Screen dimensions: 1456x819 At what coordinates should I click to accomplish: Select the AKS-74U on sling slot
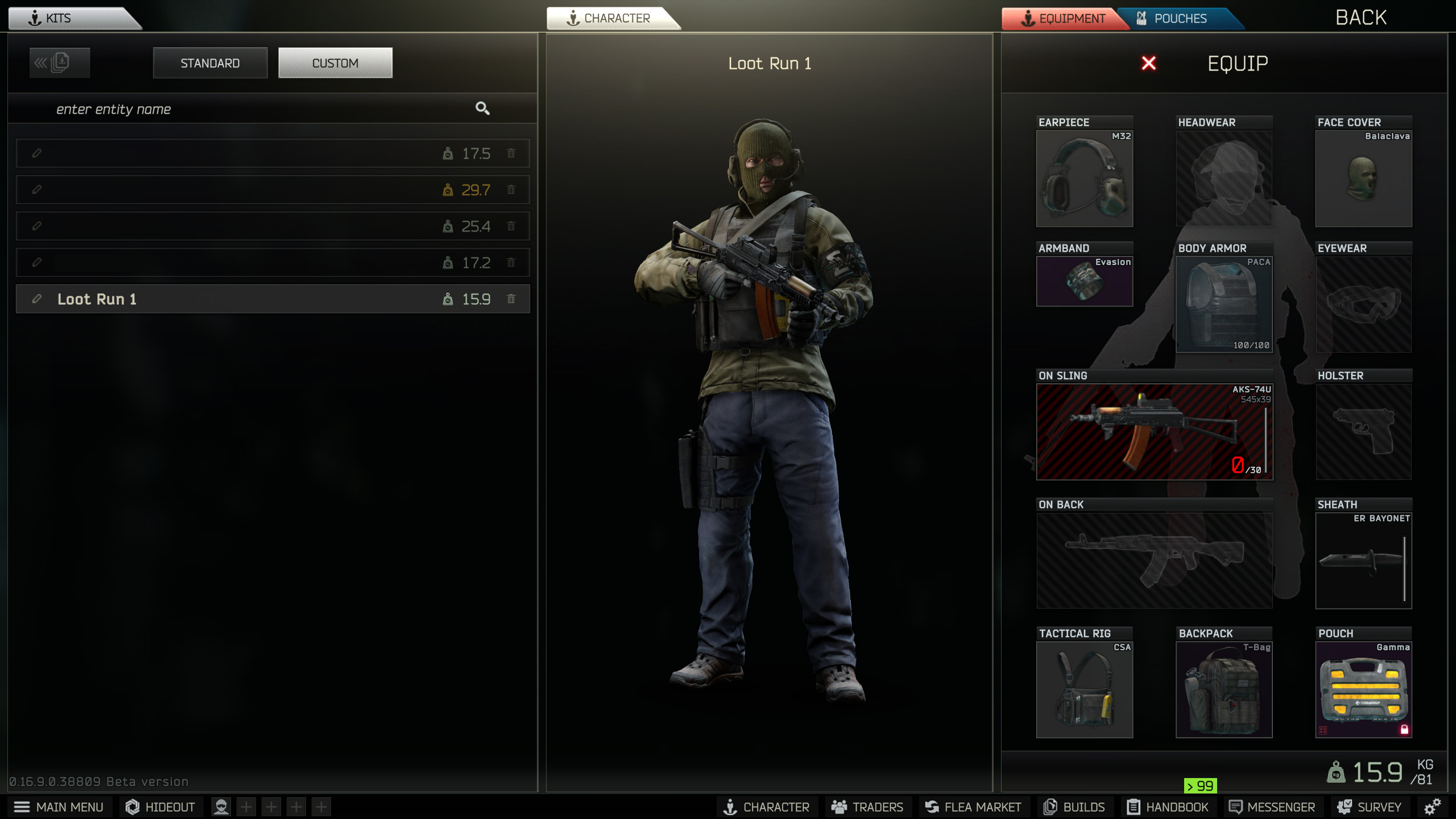pos(1154,432)
